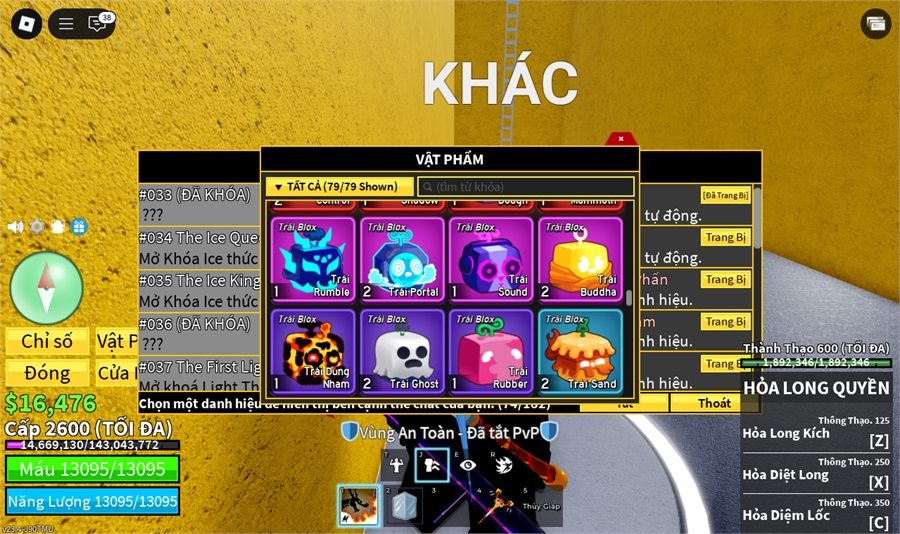Choose the Trái Portal fruit
The image size is (900, 534).
coord(402,259)
